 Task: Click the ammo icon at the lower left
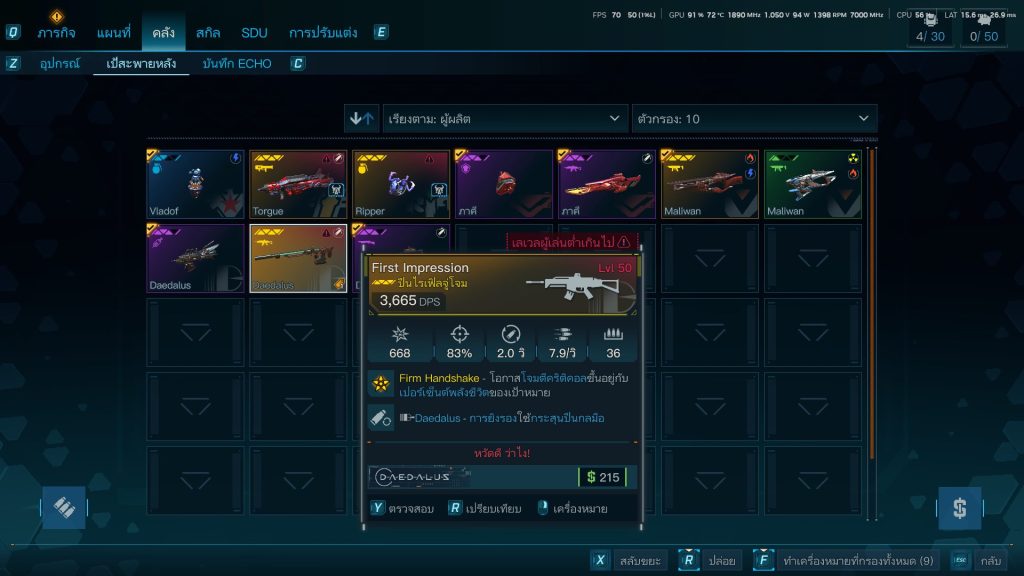pos(63,508)
